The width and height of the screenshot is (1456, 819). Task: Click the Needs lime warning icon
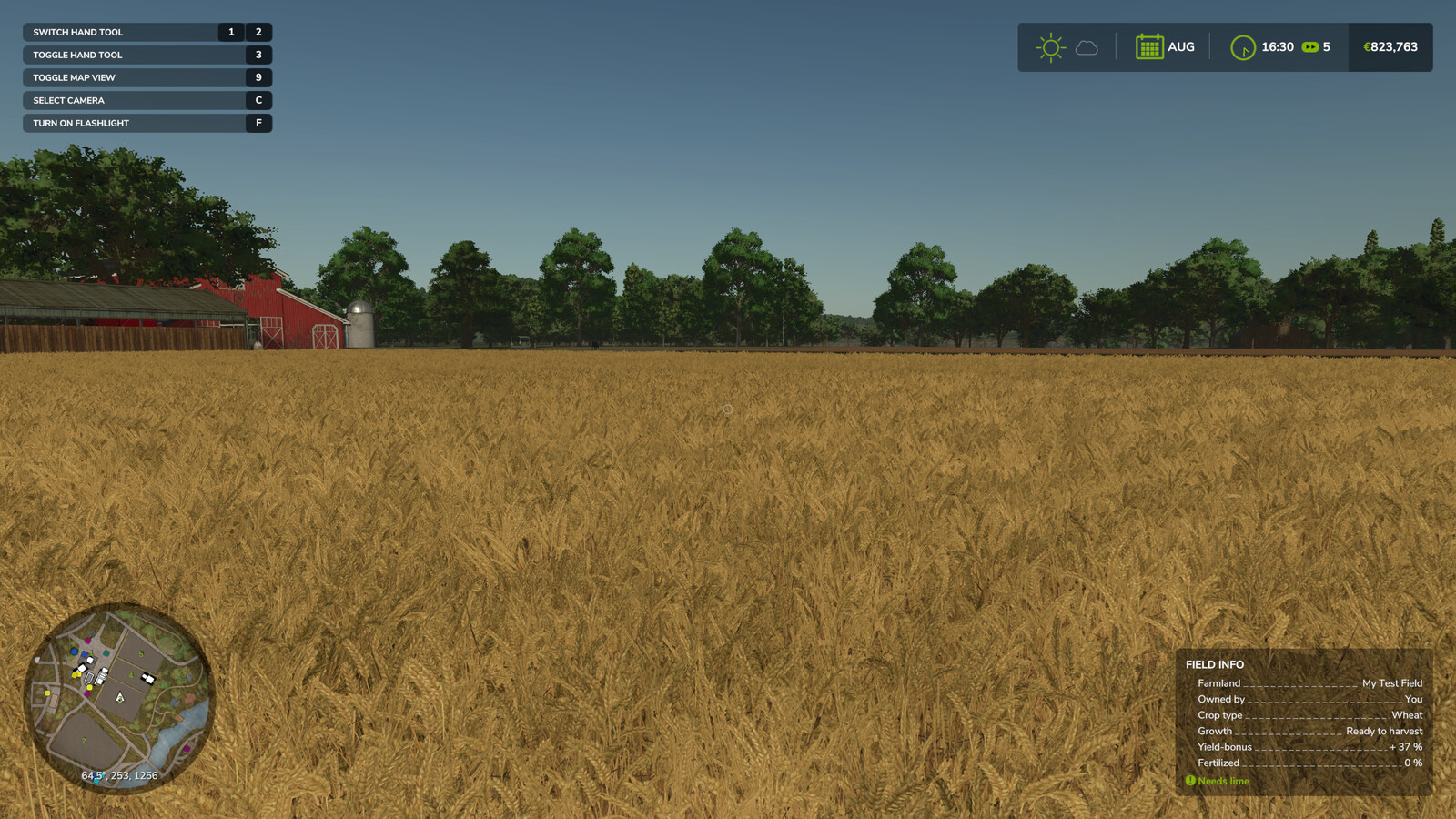pyautogui.click(x=1190, y=781)
